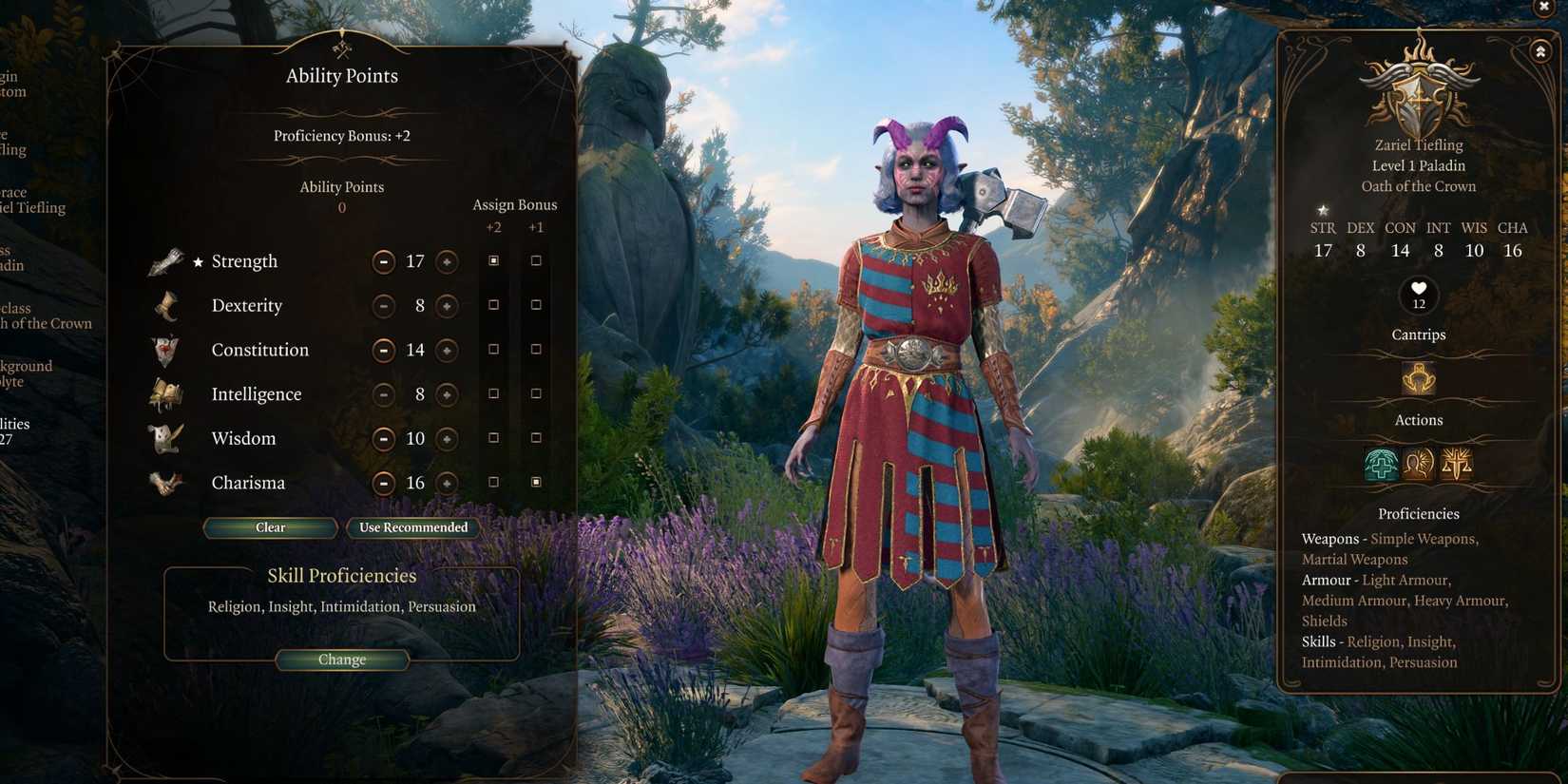
Task: Collapse the character summary panel
Action: pos(1540,51)
